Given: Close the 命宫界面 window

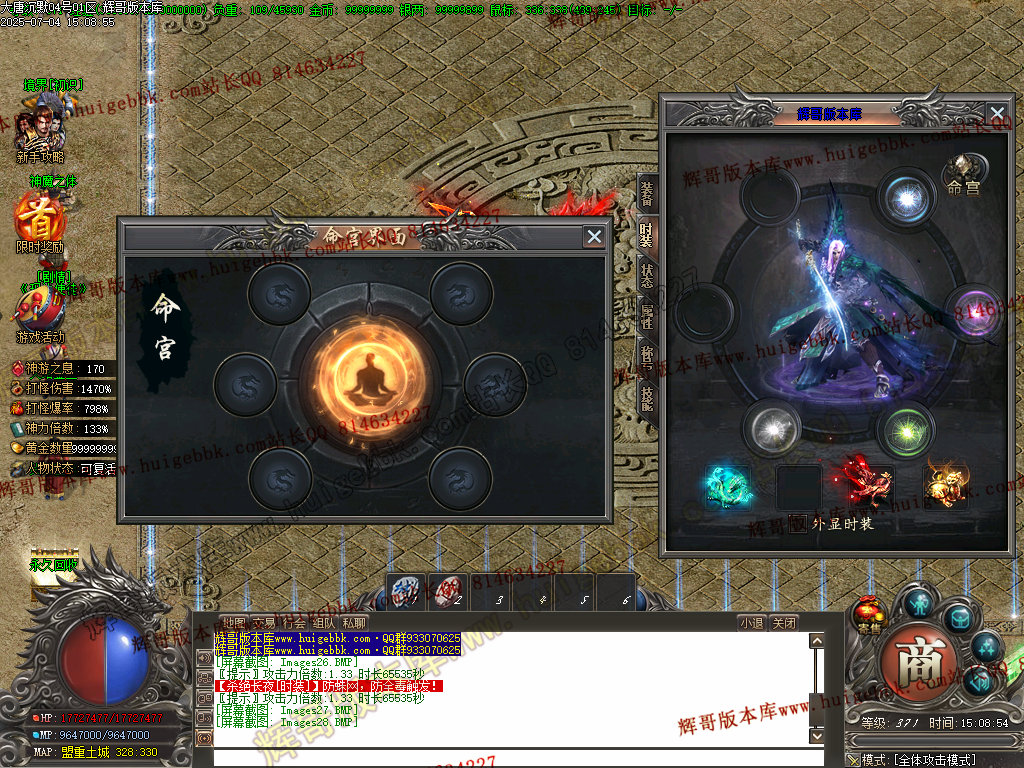Looking at the screenshot, I should (x=594, y=237).
